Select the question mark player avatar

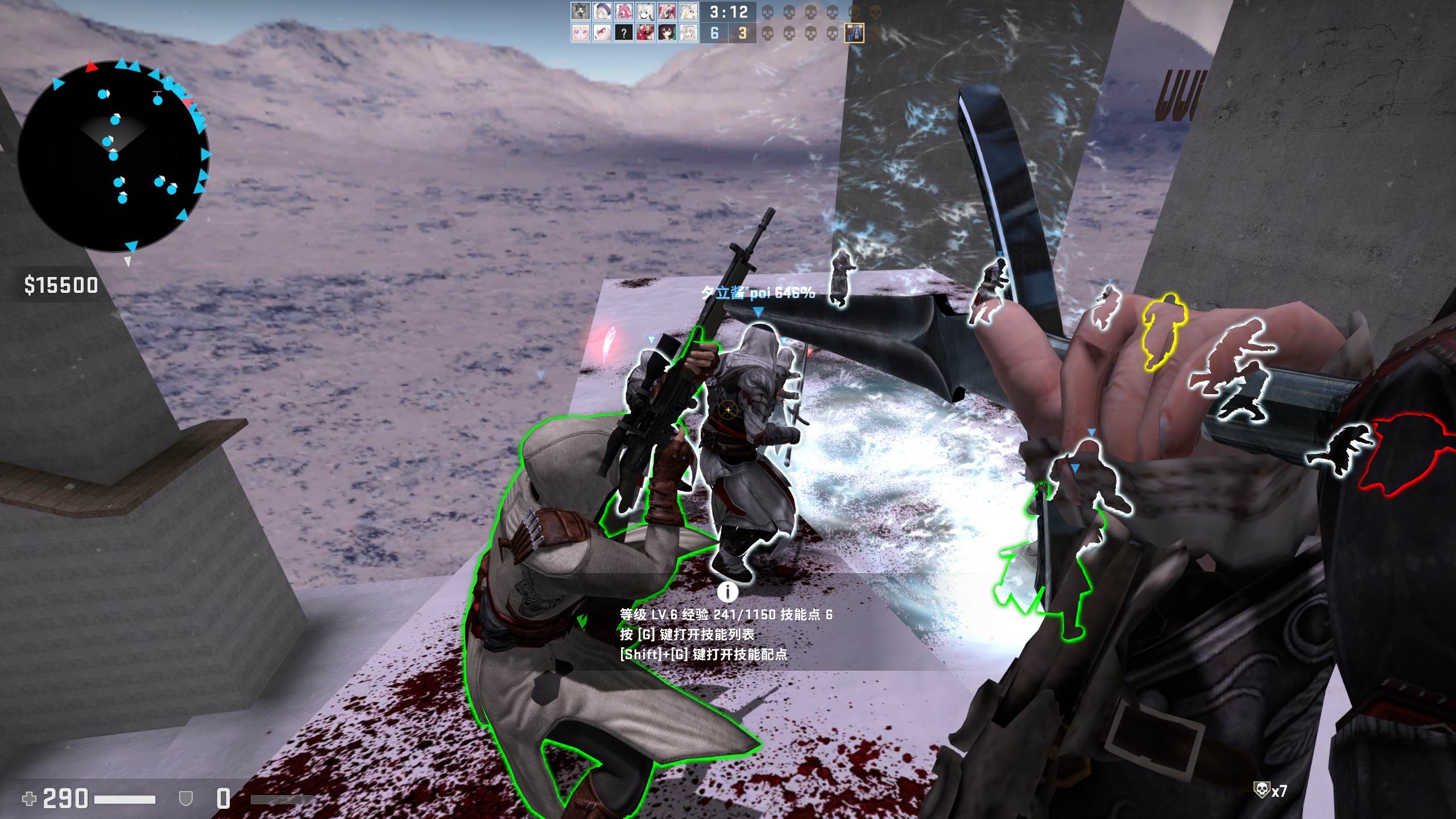(623, 33)
